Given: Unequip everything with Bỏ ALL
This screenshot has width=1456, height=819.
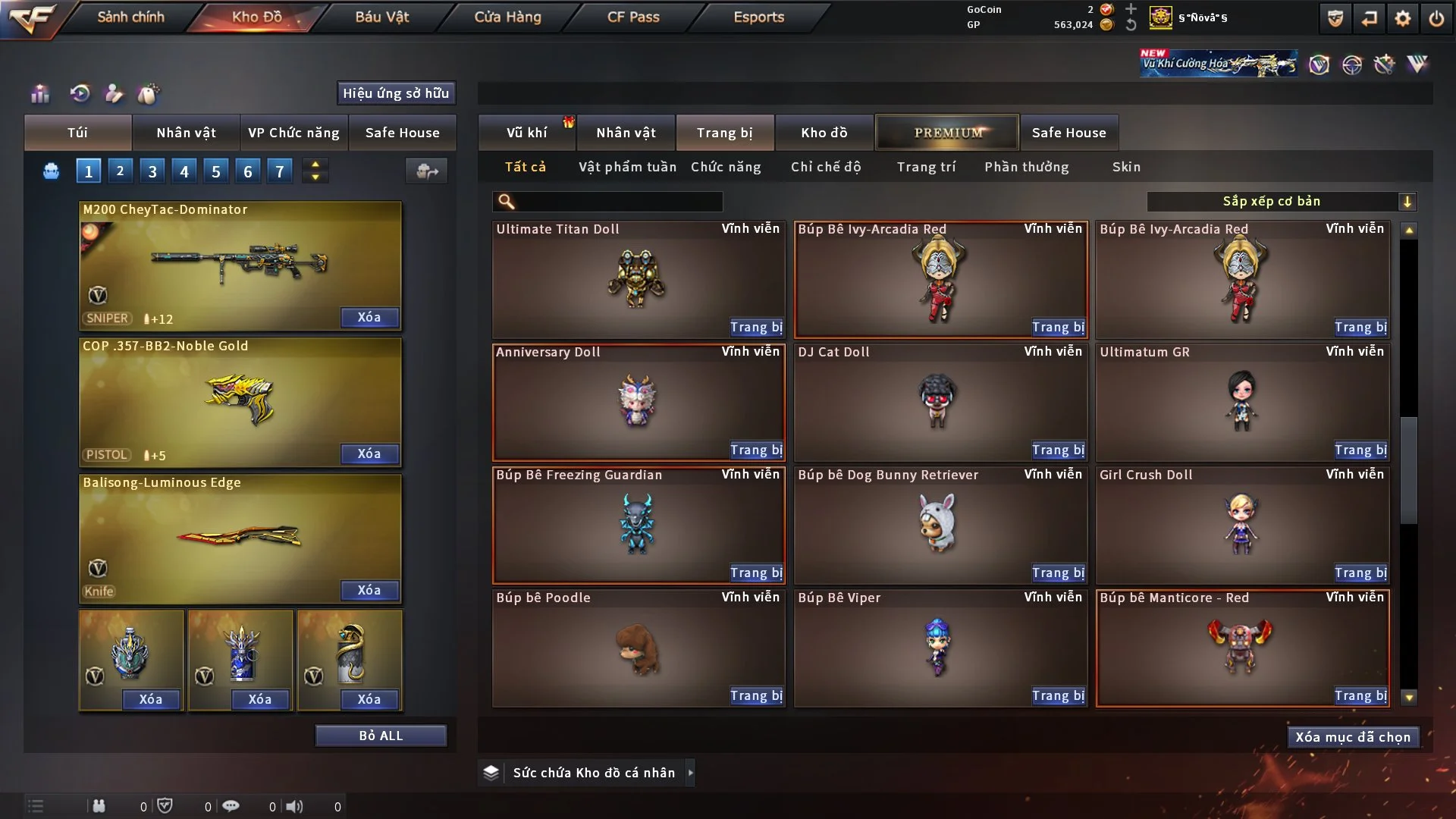Looking at the screenshot, I should click(381, 736).
